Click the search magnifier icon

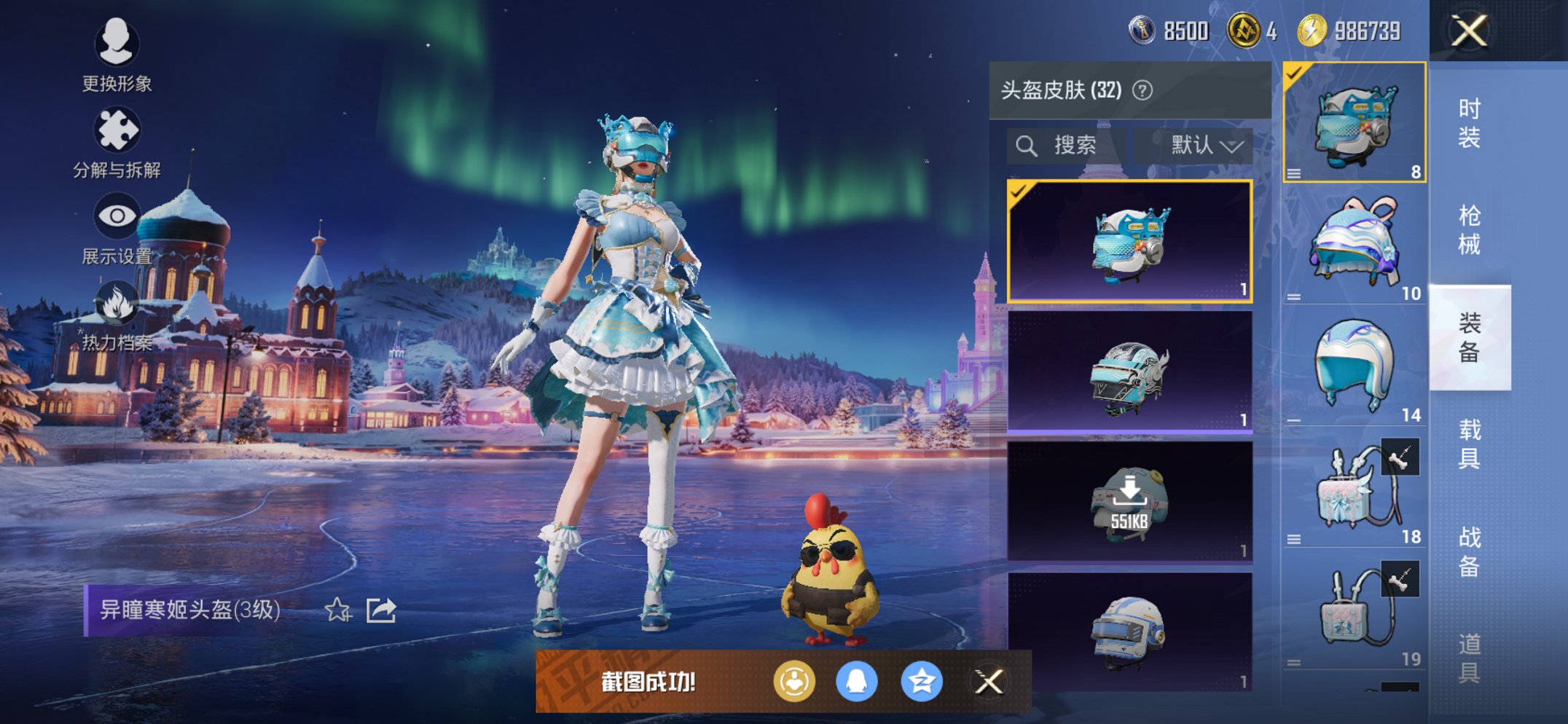click(1029, 144)
